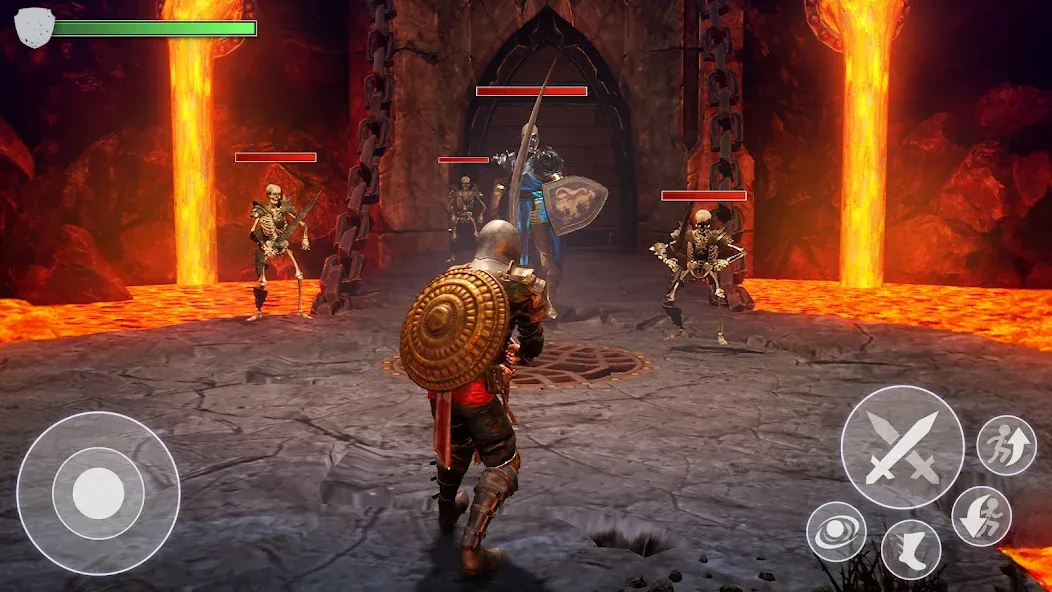Trigger the swirling orb special ability
This screenshot has height=592, width=1052.
[x=836, y=531]
